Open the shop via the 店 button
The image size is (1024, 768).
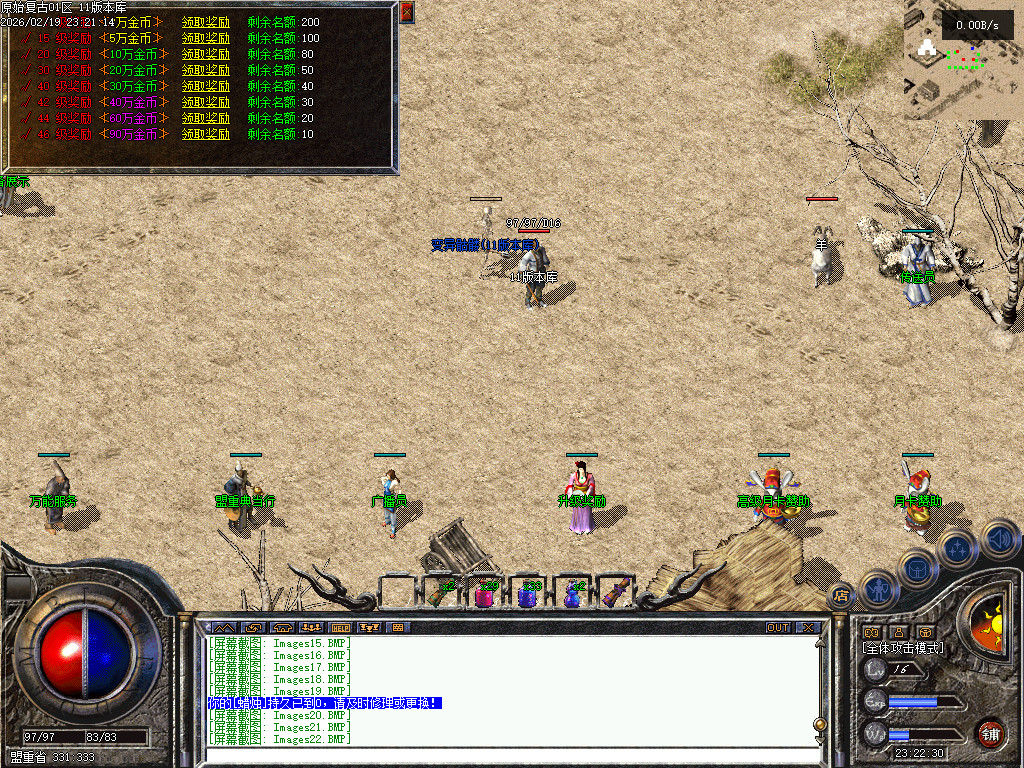click(x=840, y=596)
